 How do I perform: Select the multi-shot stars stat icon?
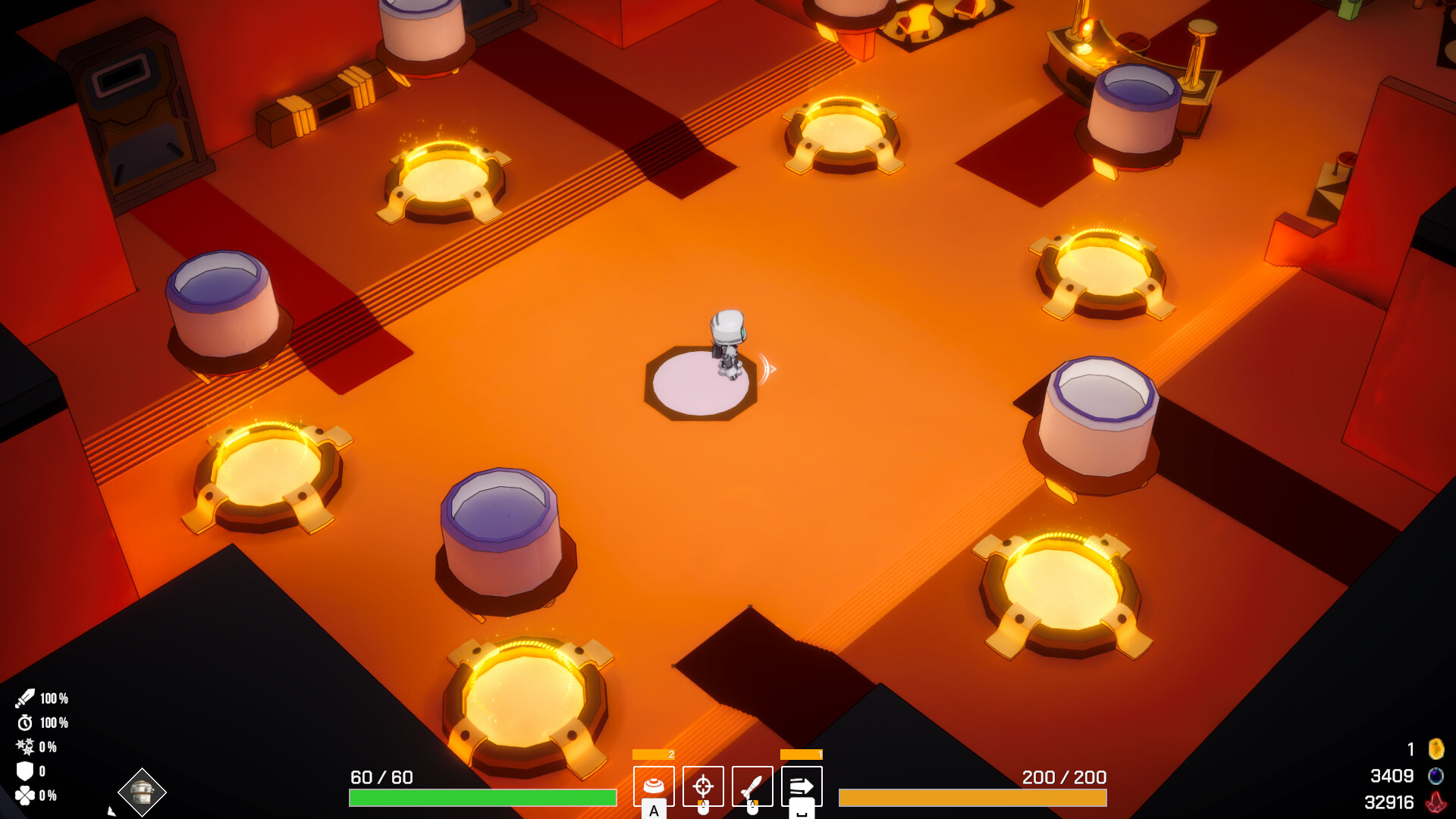point(25,748)
